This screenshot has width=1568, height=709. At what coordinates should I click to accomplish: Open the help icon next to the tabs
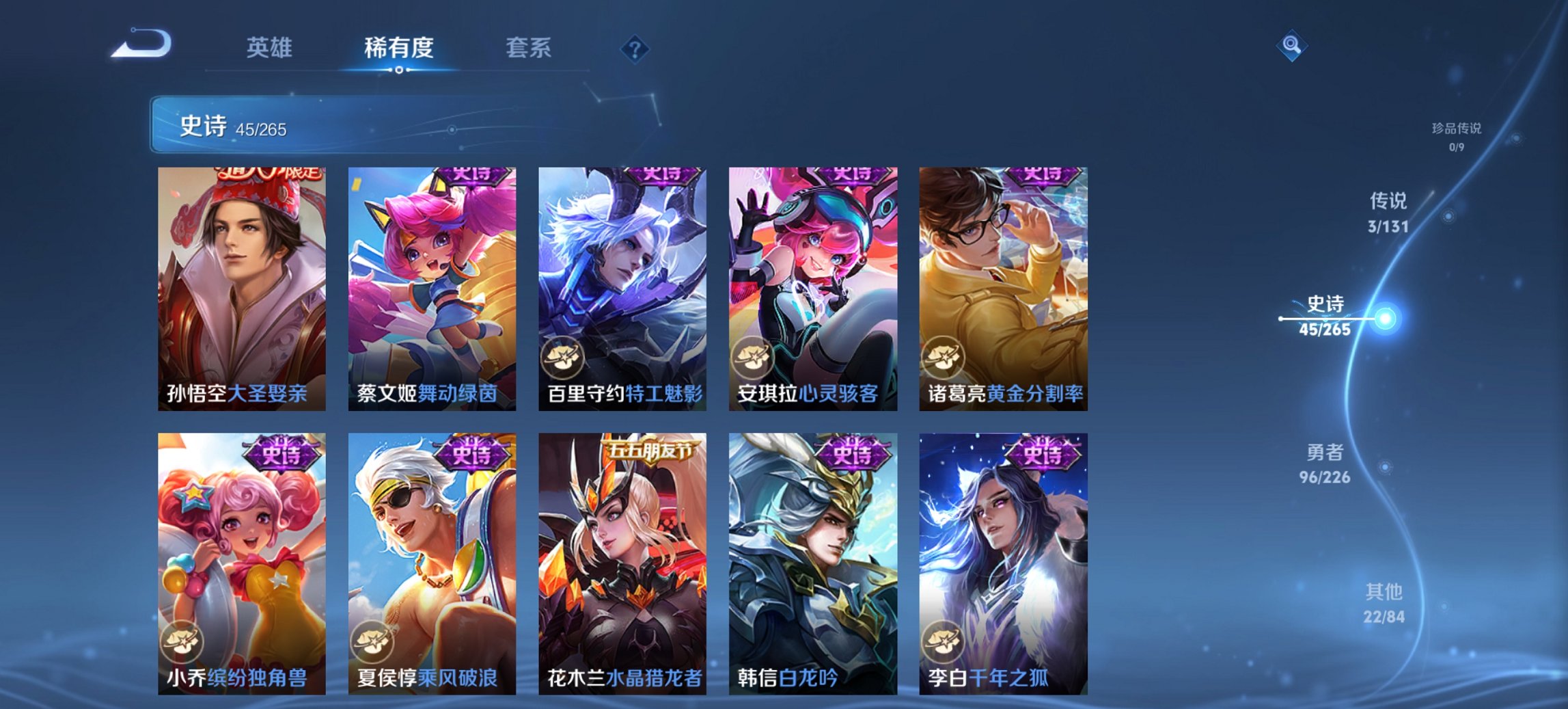634,49
